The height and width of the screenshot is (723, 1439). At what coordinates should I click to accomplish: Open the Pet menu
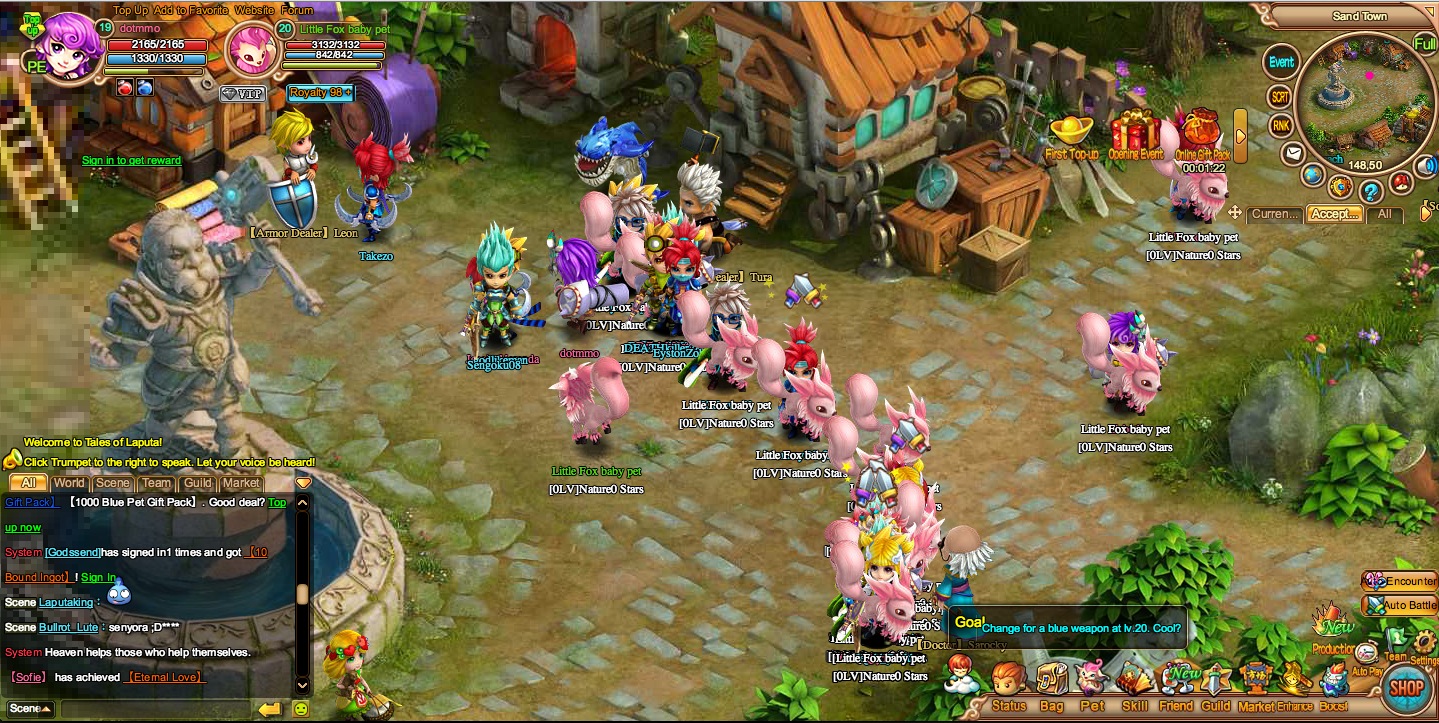1092,685
